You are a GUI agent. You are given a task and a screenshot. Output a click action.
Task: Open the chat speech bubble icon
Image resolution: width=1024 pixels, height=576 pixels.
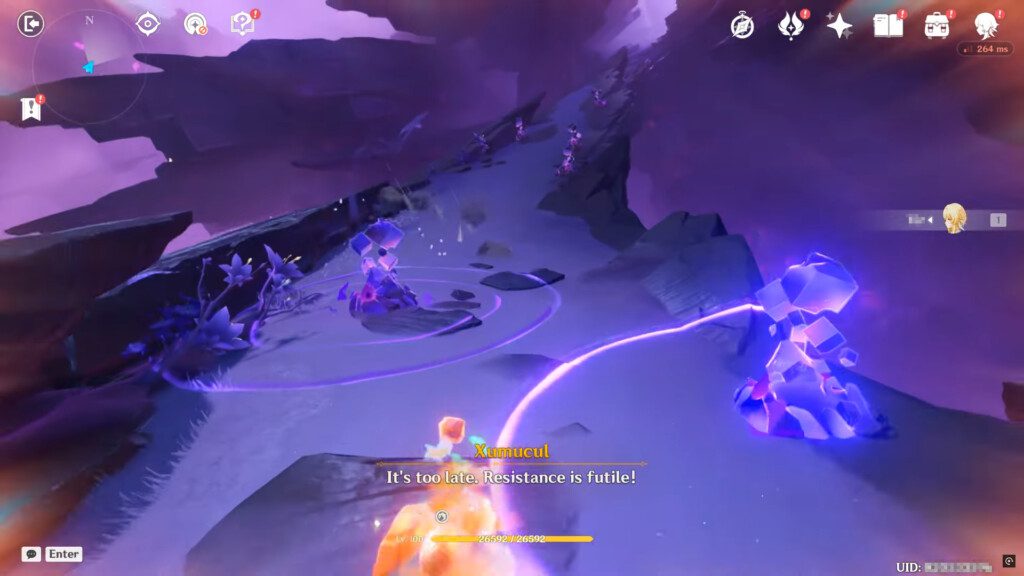coord(31,554)
